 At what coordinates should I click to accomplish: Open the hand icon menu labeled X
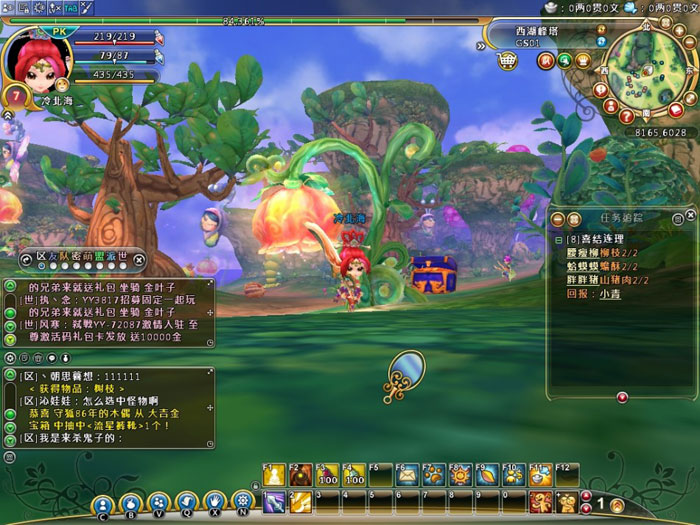214,503
